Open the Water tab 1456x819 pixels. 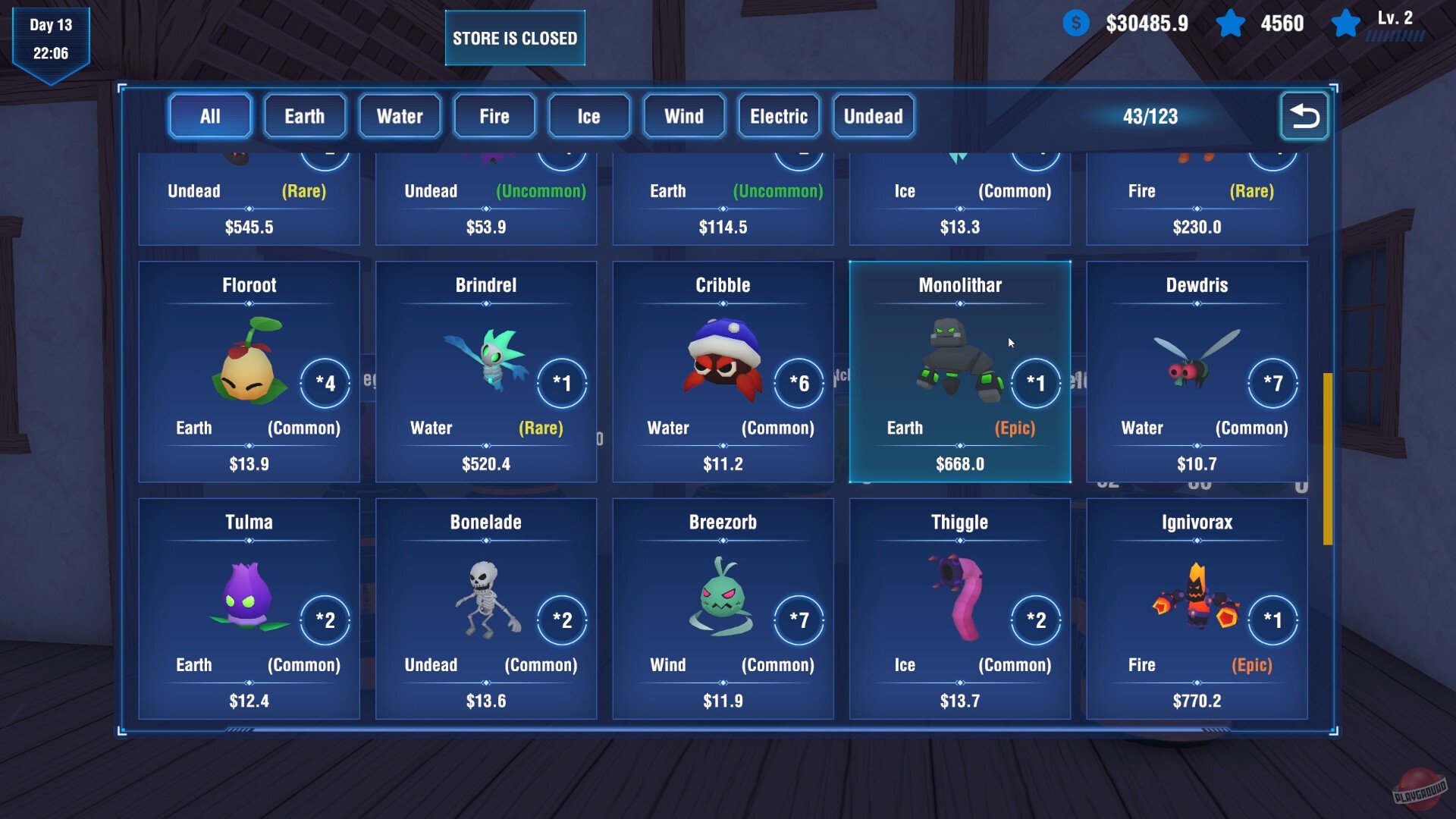coord(400,116)
